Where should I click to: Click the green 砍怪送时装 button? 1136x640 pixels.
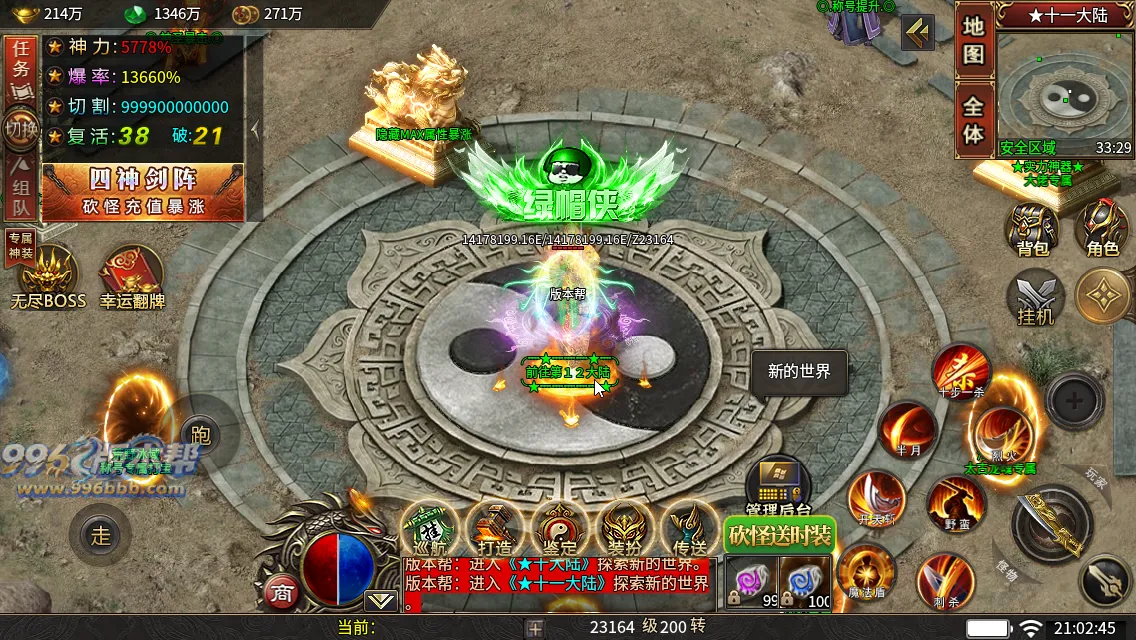[779, 535]
